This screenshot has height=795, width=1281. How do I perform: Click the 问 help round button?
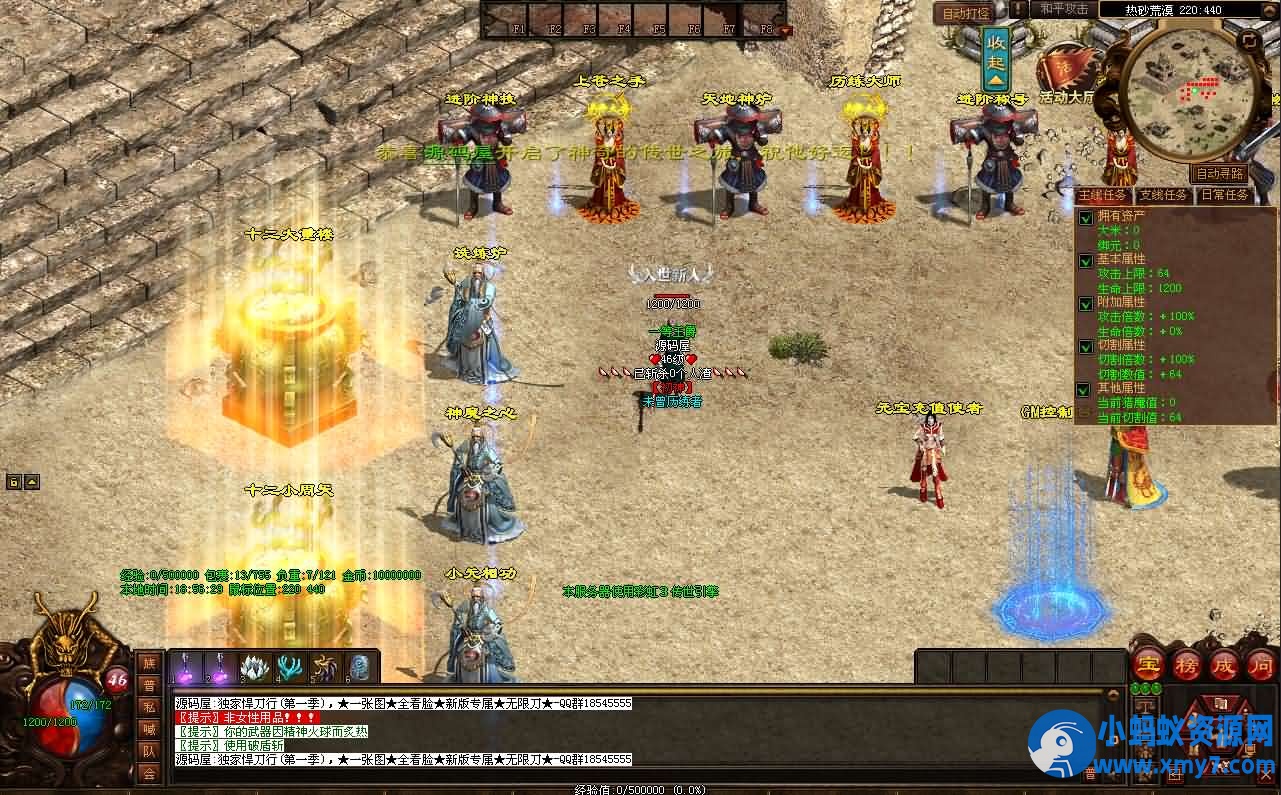(1260, 664)
